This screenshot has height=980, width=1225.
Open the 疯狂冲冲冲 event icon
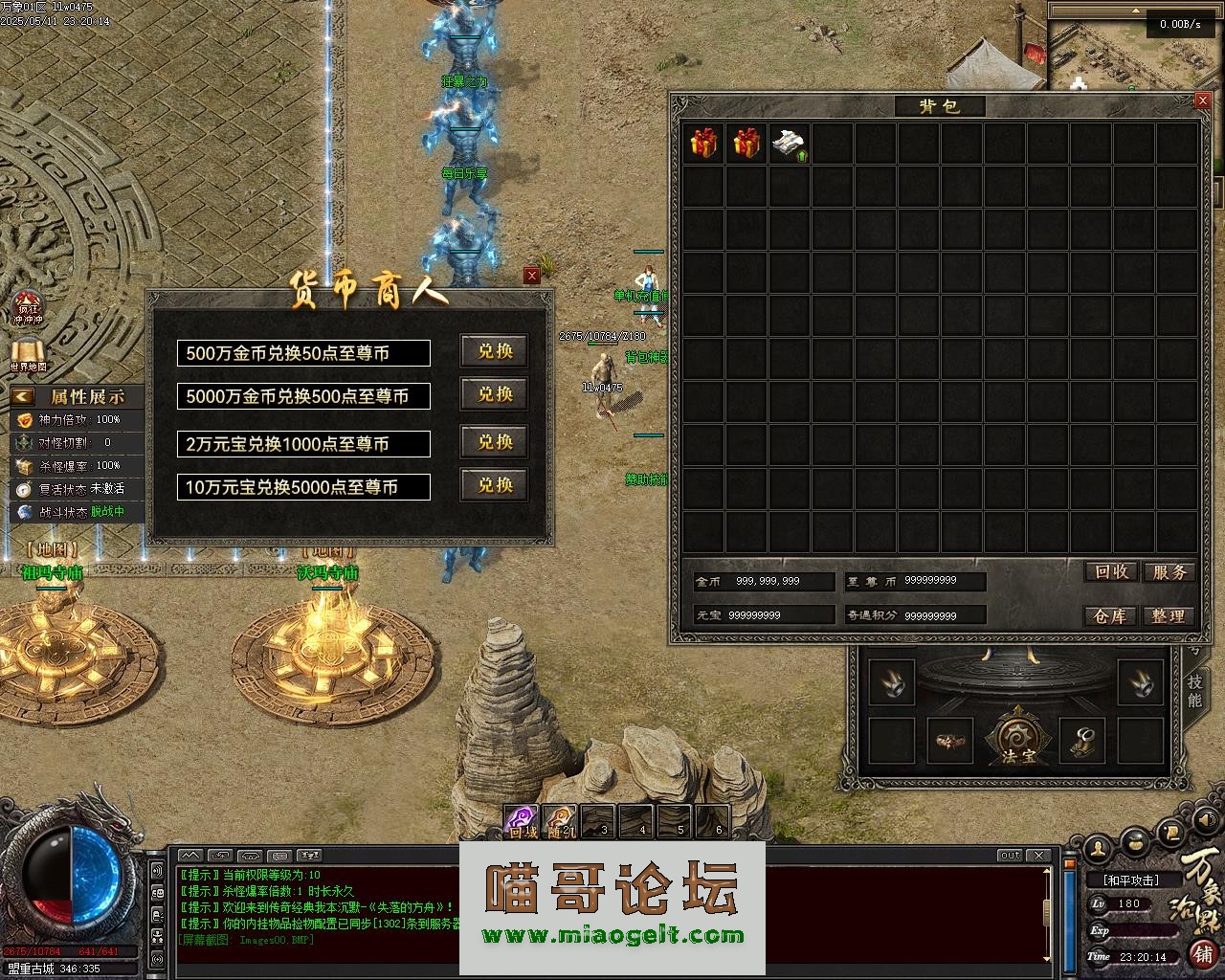pos(29,307)
